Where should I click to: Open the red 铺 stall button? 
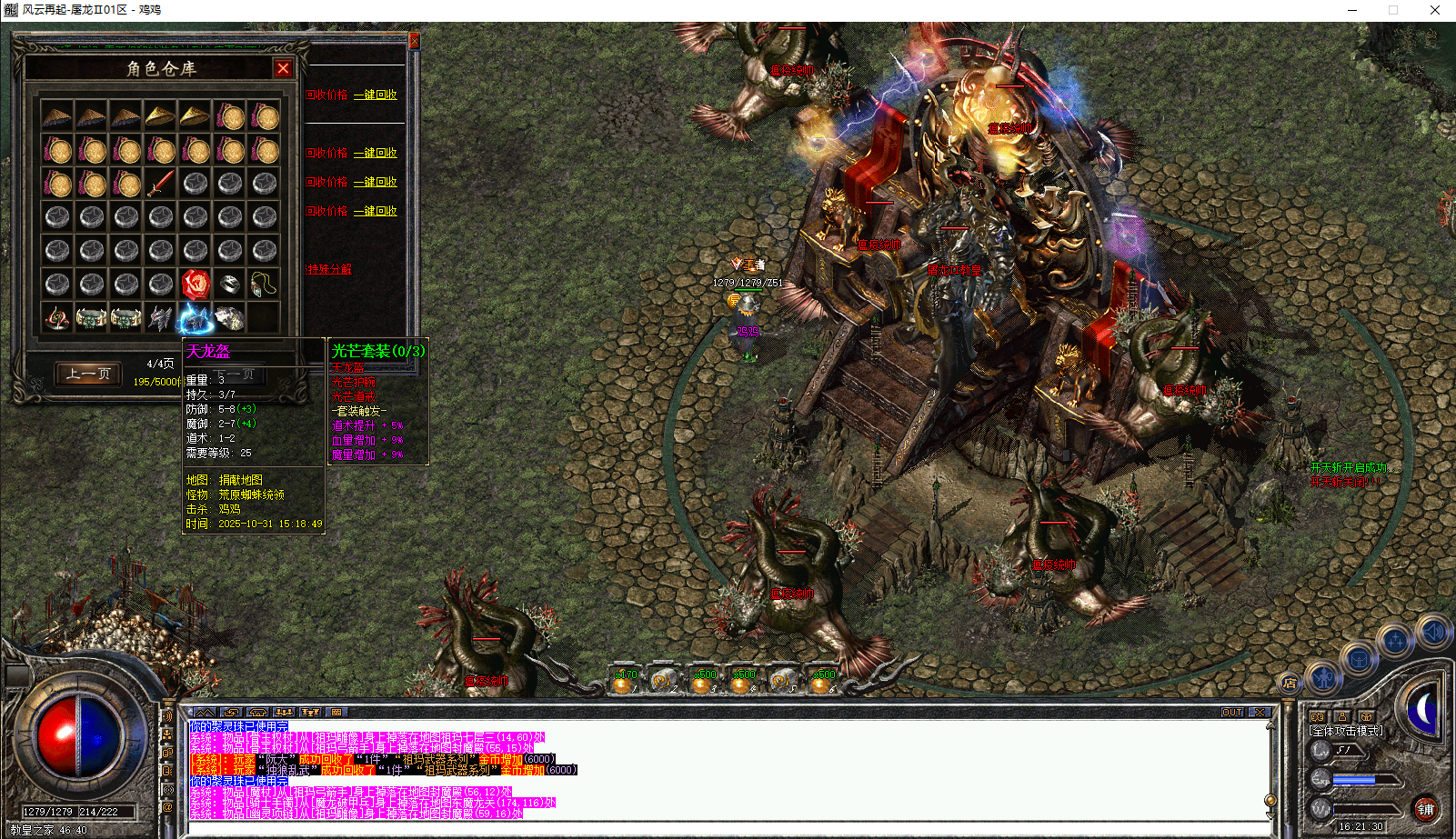pos(1425,809)
